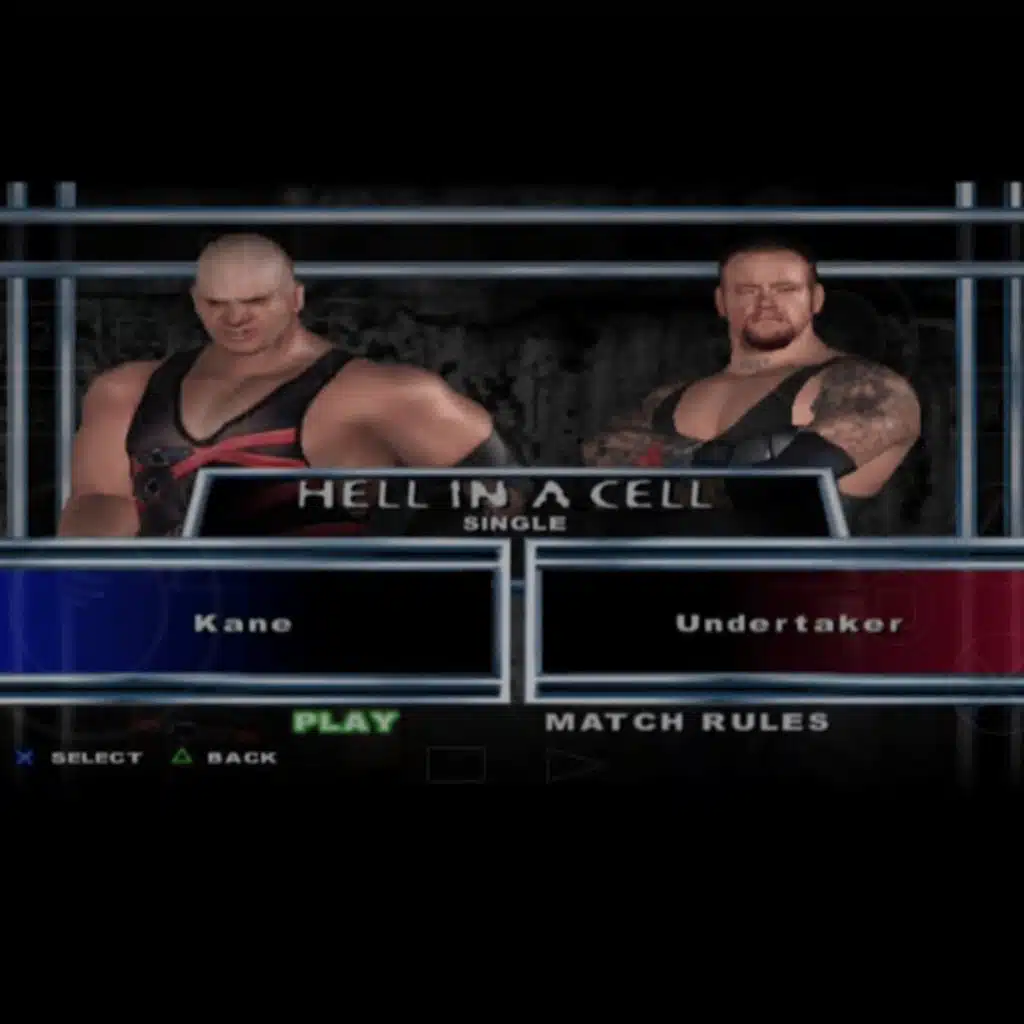
Task: Start the match with PLAY
Action: [345, 722]
